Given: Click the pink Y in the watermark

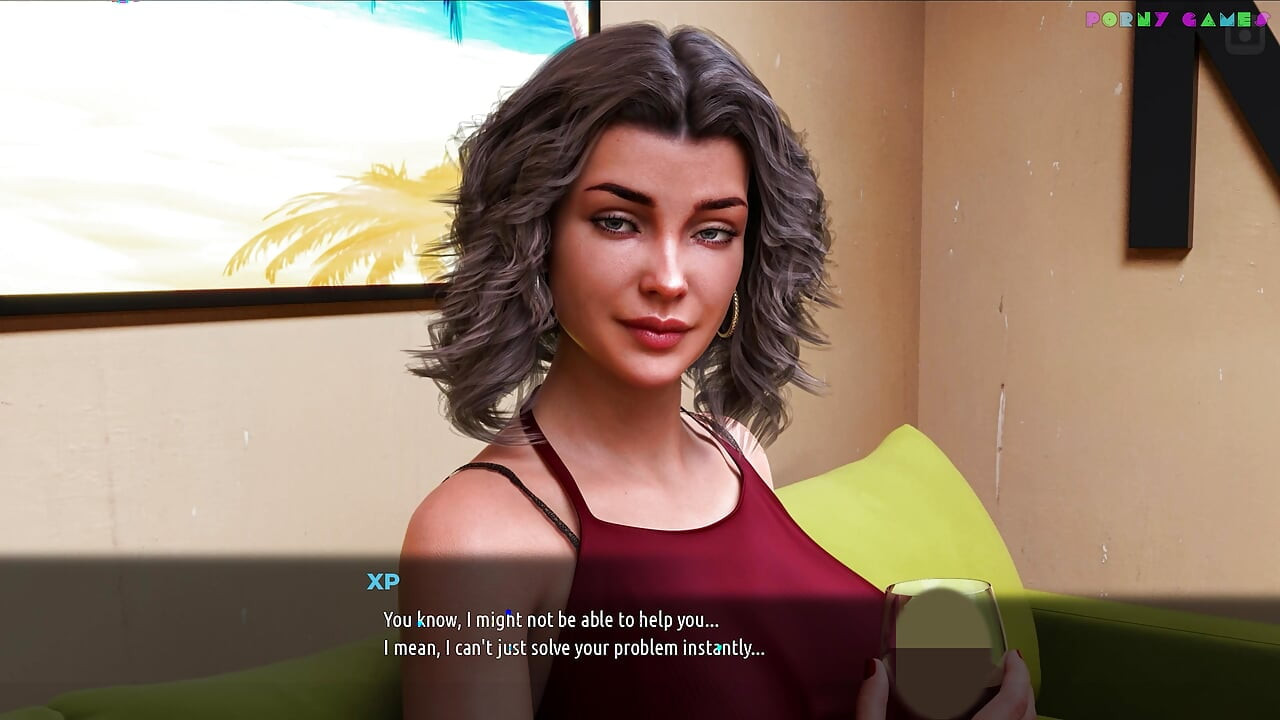Looking at the screenshot, I should coord(1161,19).
